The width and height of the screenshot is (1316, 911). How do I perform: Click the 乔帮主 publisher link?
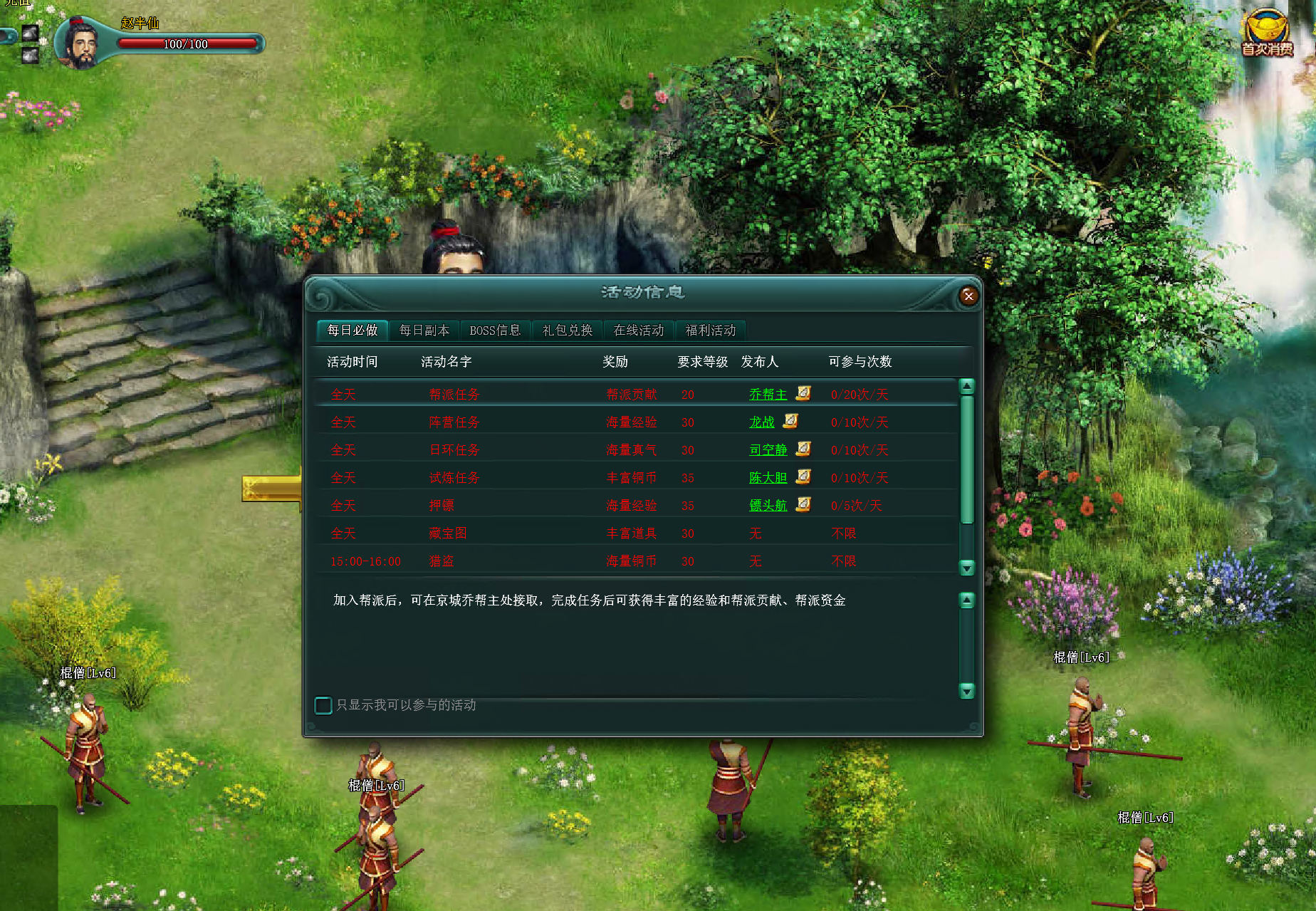click(x=768, y=395)
